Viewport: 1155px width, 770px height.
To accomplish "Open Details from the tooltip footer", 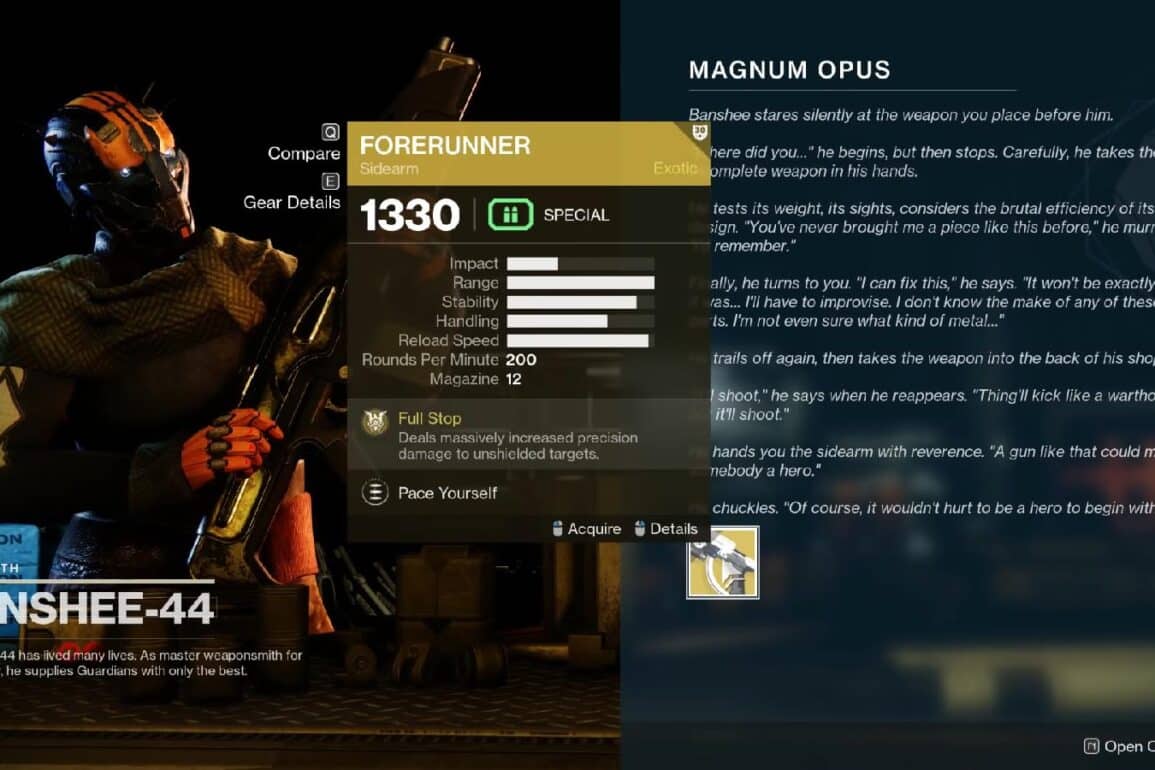I will 666,529.
